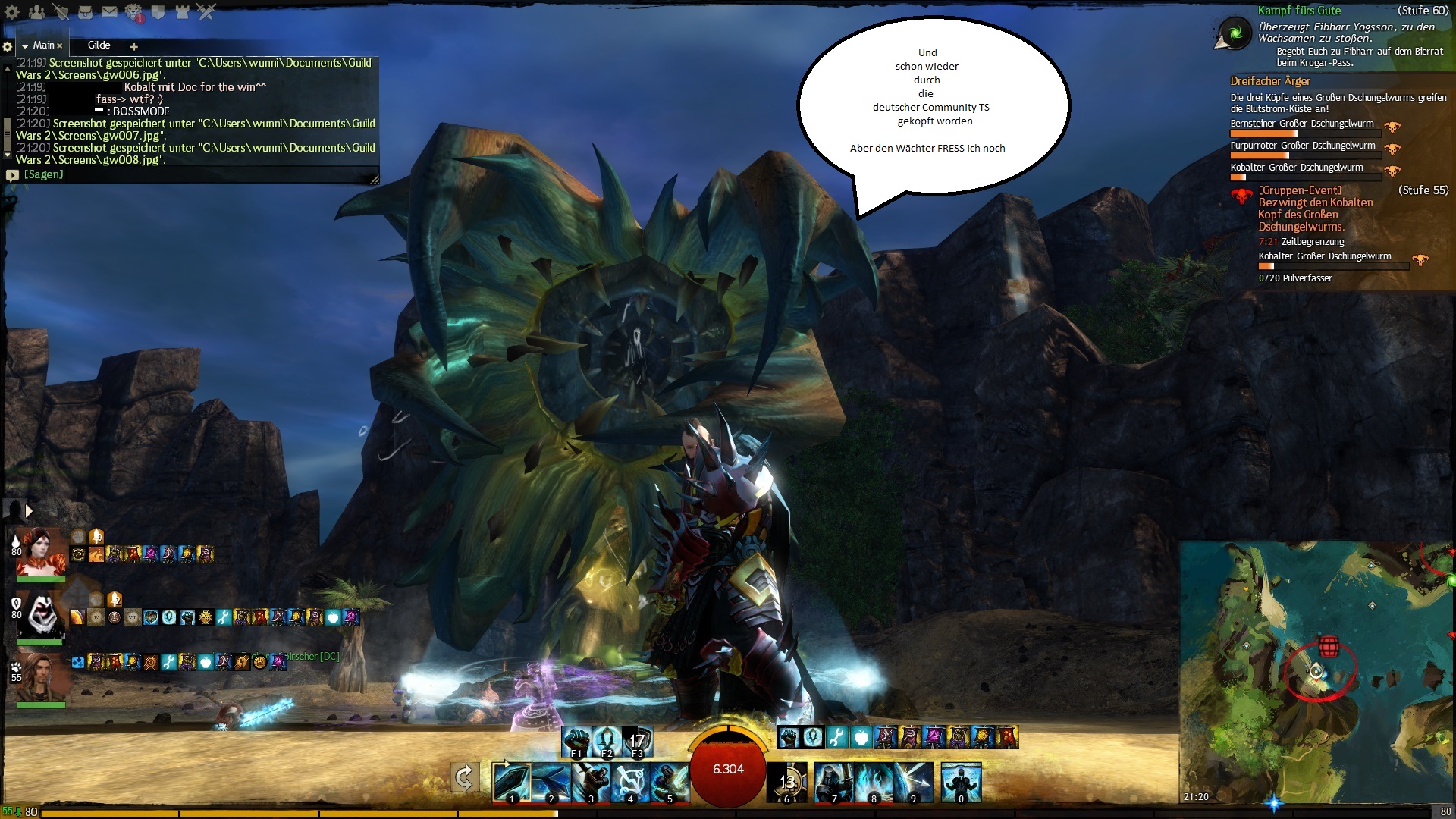Image resolution: width=1456 pixels, height=819 pixels.
Task: Open the Black Lion trading post icon
Action: [134, 12]
